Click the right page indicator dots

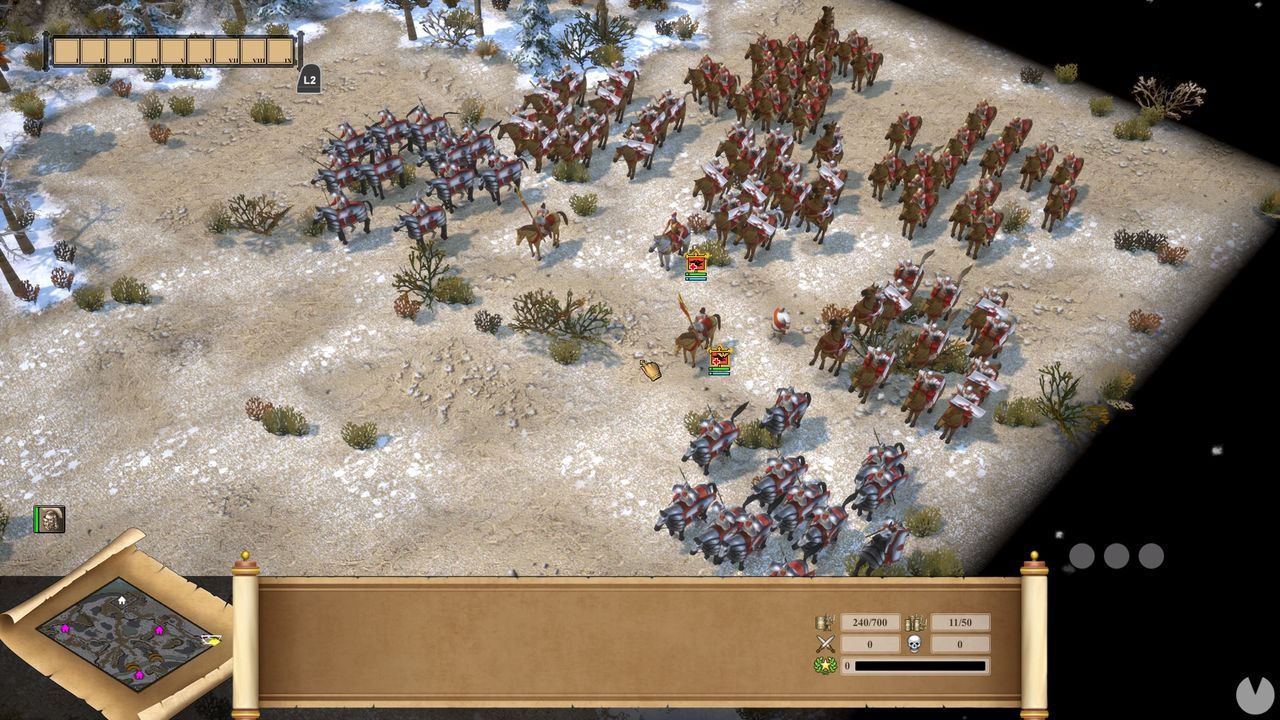[1117, 555]
